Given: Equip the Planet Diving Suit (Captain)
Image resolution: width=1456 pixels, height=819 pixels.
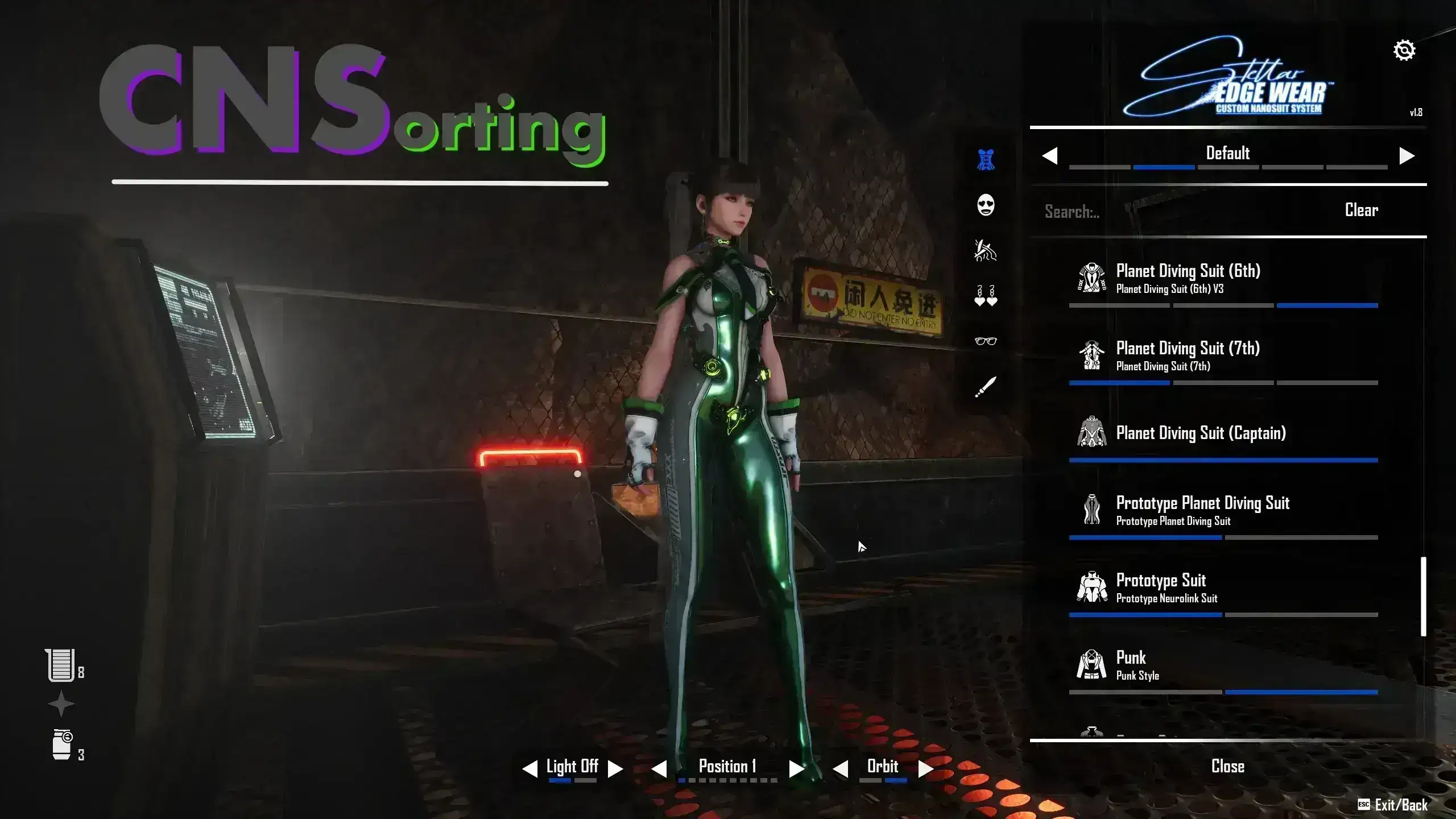Looking at the screenshot, I should point(1200,433).
